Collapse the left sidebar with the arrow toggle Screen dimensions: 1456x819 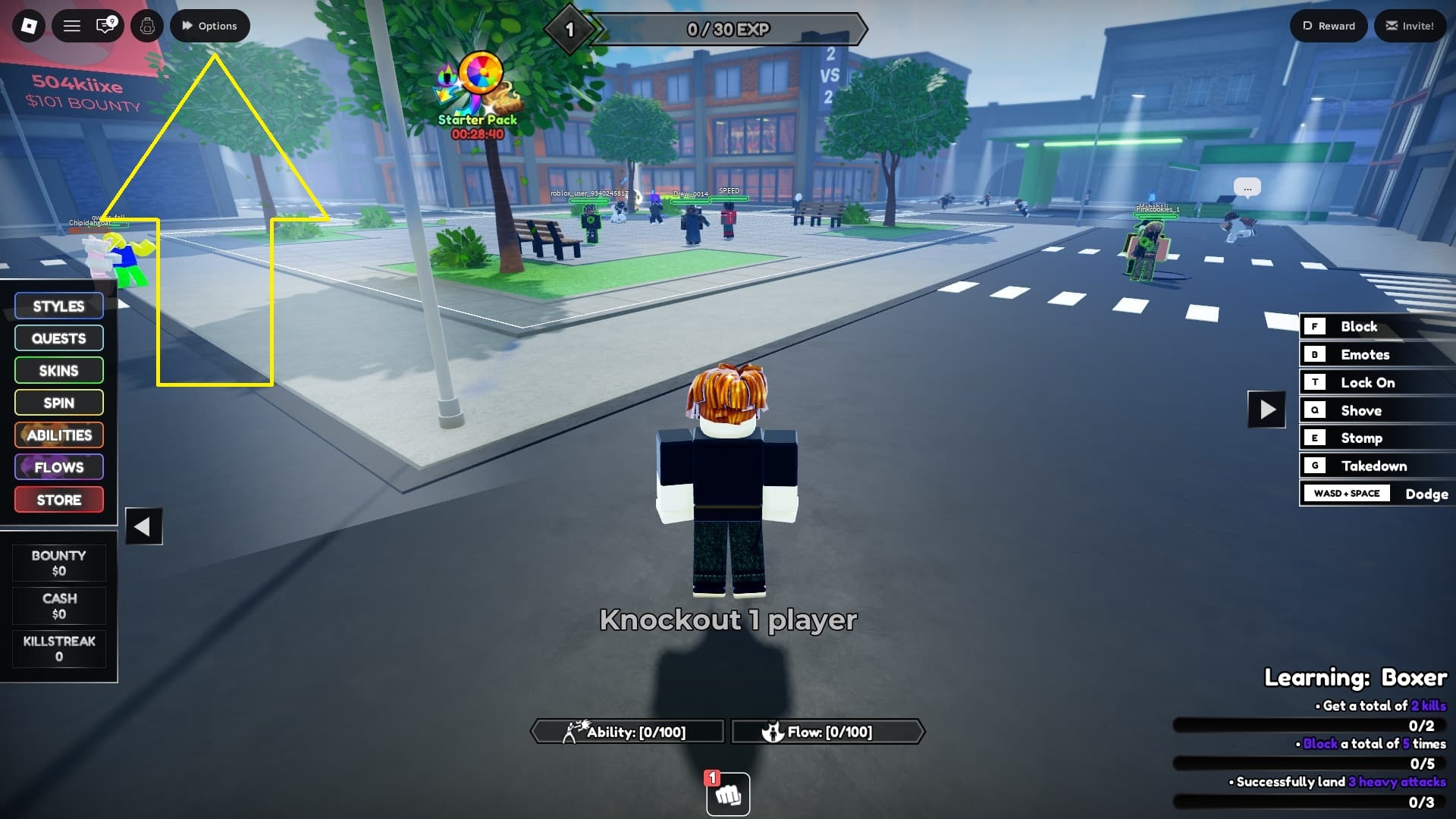pos(143,525)
